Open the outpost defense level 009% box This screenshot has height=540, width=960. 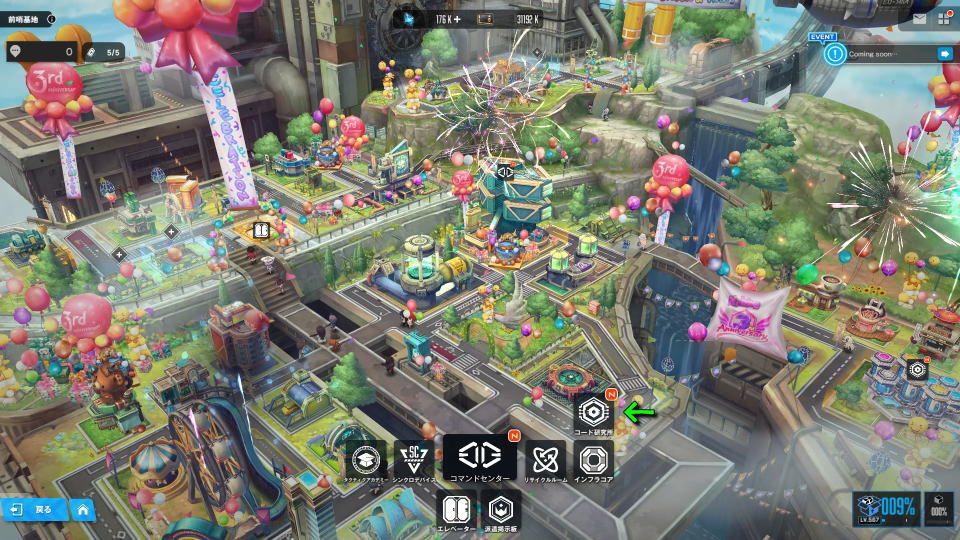886,509
